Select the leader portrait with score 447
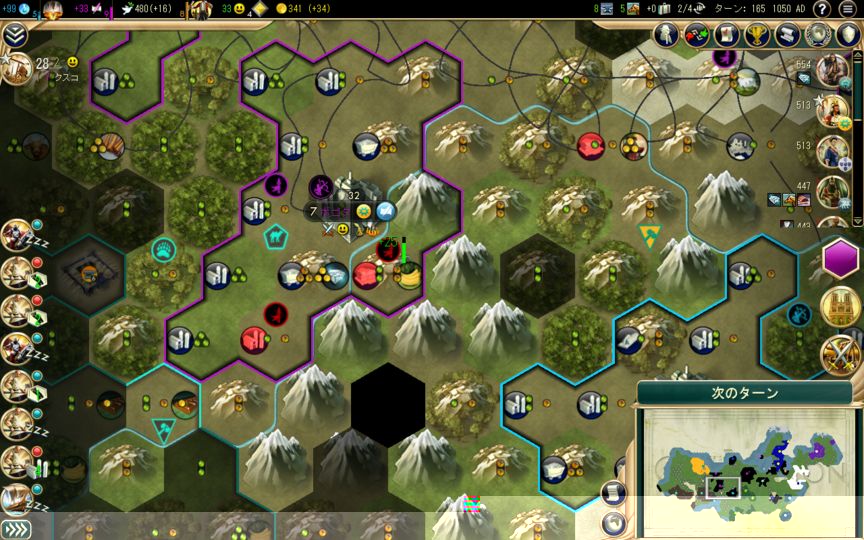This screenshot has width=864, height=540. (x=831, y=191)
